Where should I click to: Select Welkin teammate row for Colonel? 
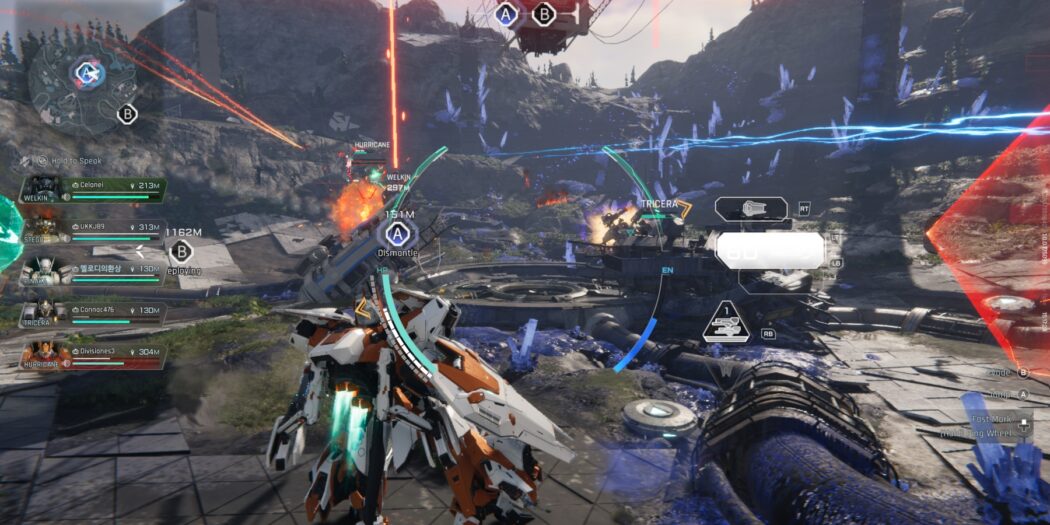[x=94, y=189]
